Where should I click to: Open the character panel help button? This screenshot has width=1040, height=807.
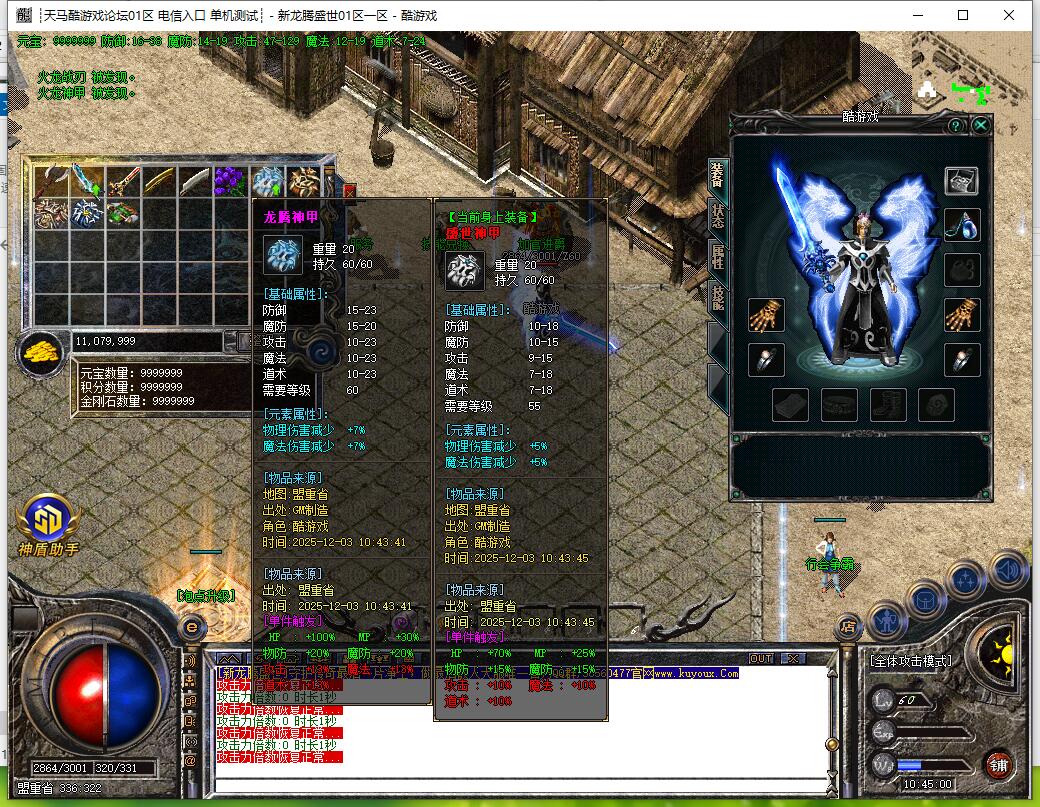point(956,125)
